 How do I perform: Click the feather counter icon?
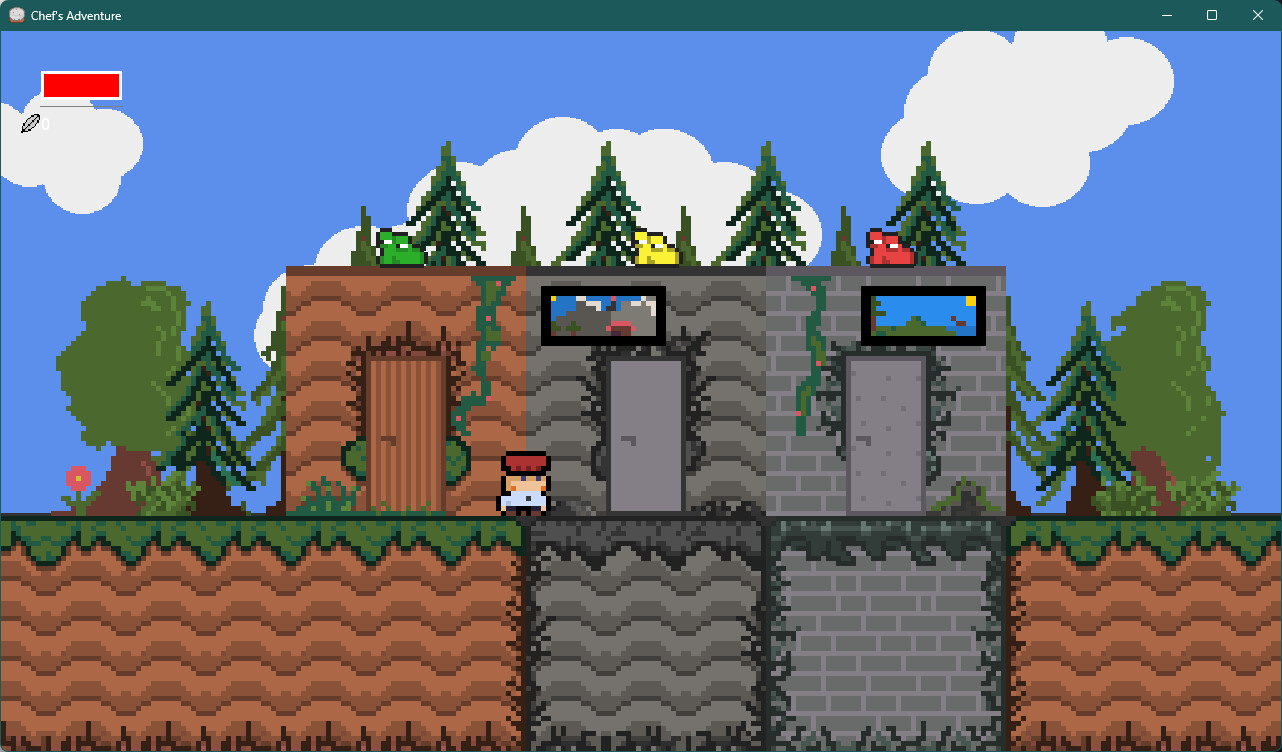point(32,123)
